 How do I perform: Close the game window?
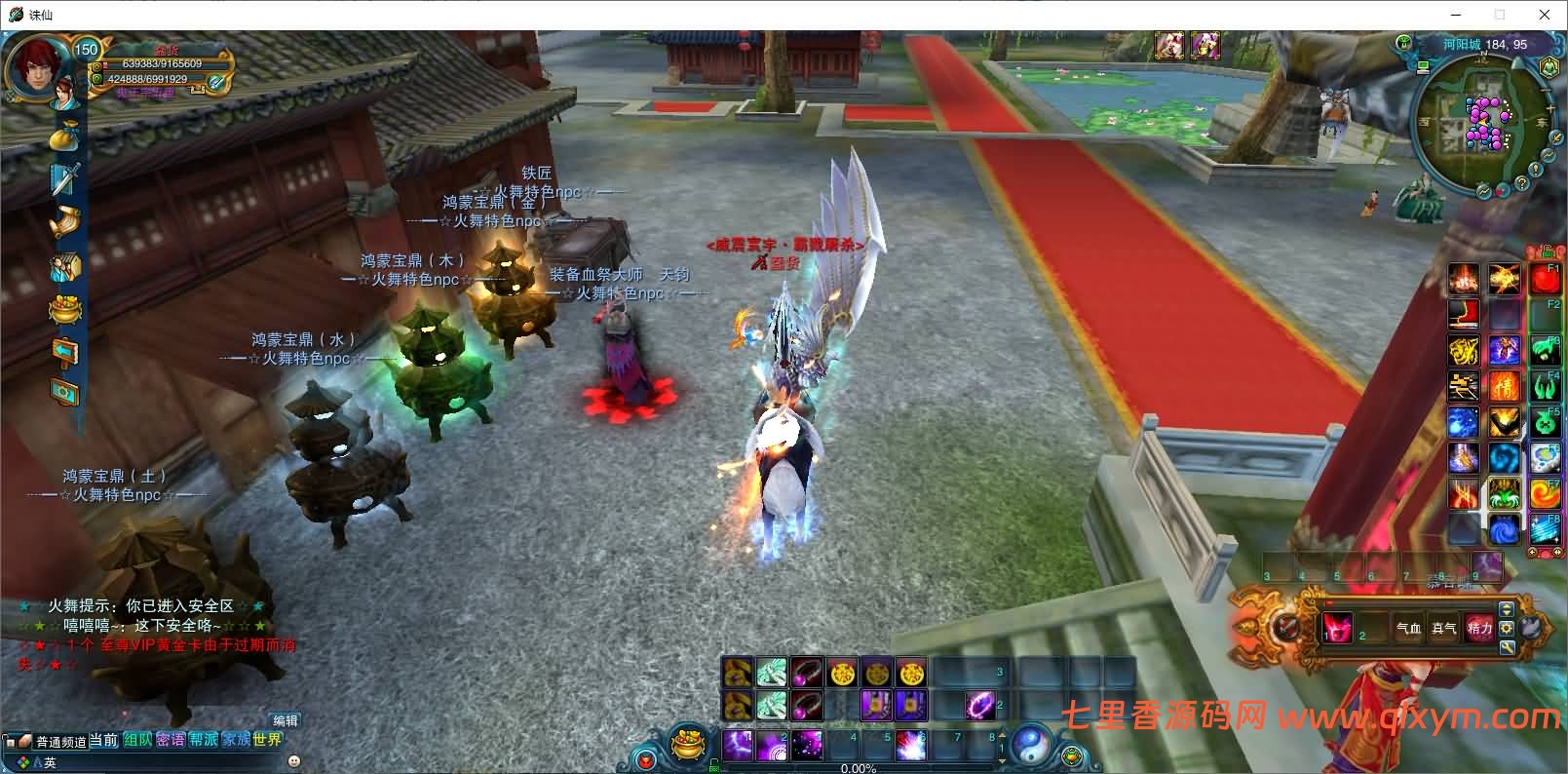[x=1545, y=15]
